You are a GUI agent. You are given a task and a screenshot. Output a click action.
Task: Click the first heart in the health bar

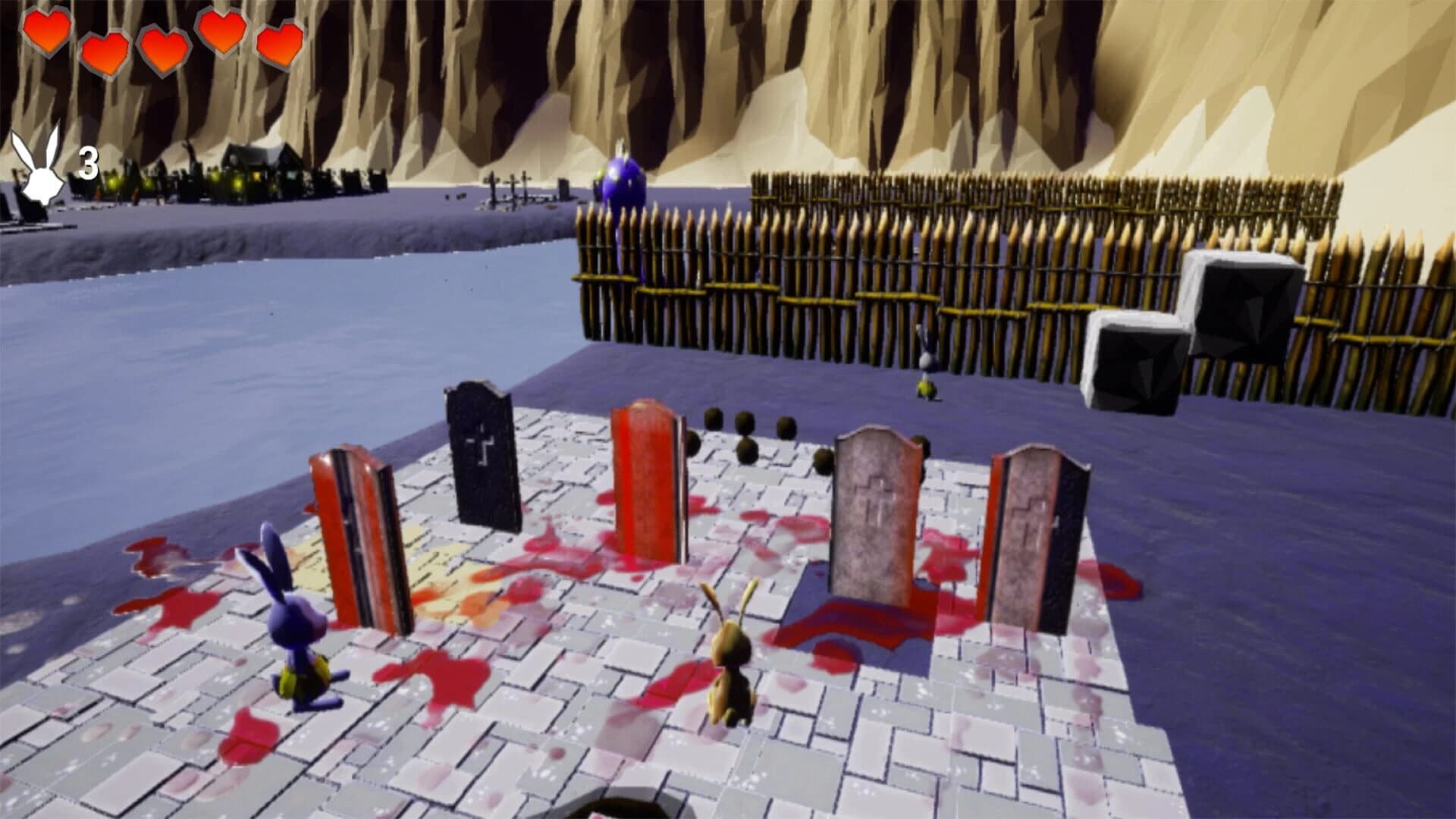tap(47, 34)
